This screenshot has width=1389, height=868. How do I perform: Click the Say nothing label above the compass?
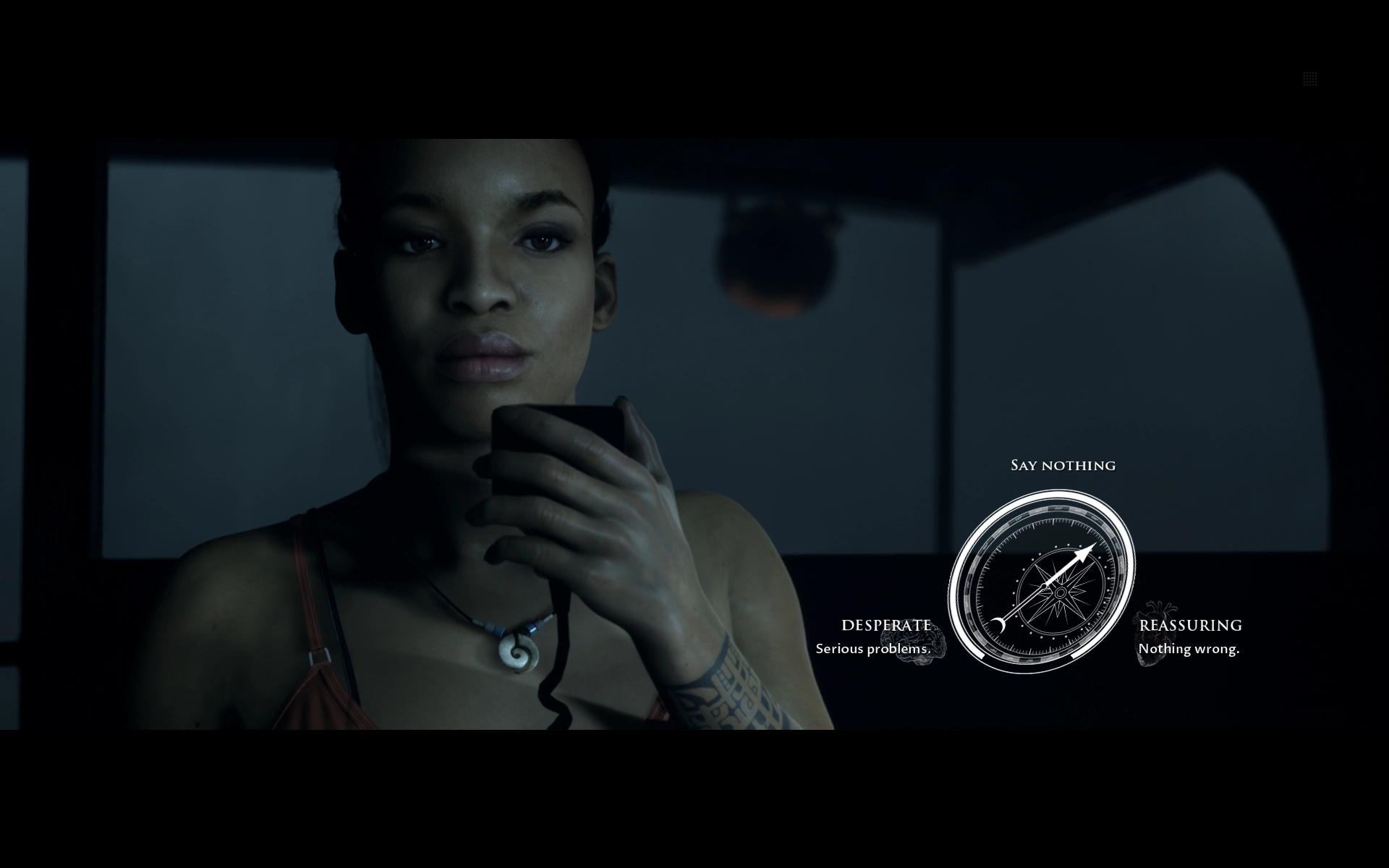coord(1061,465)
